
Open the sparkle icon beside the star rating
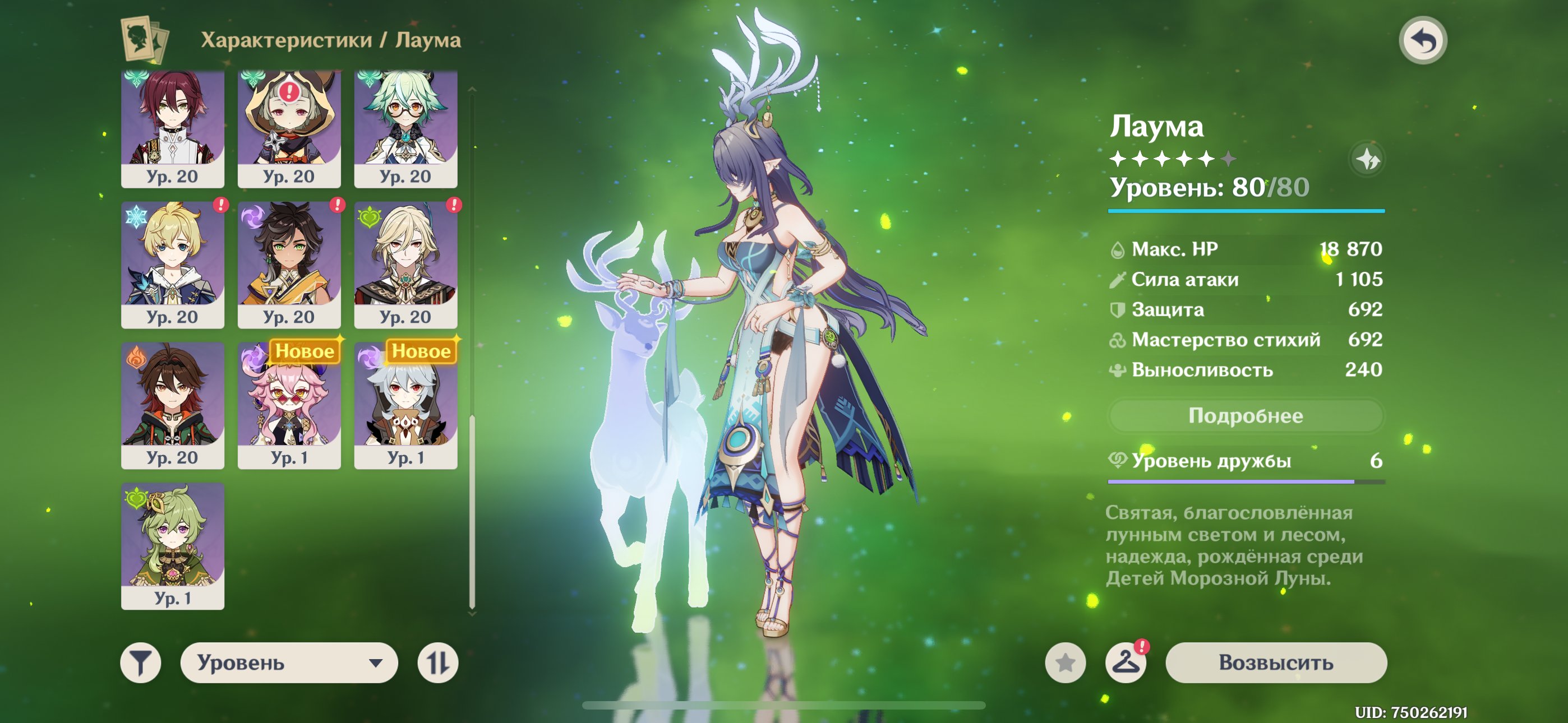pos(1367,159)
